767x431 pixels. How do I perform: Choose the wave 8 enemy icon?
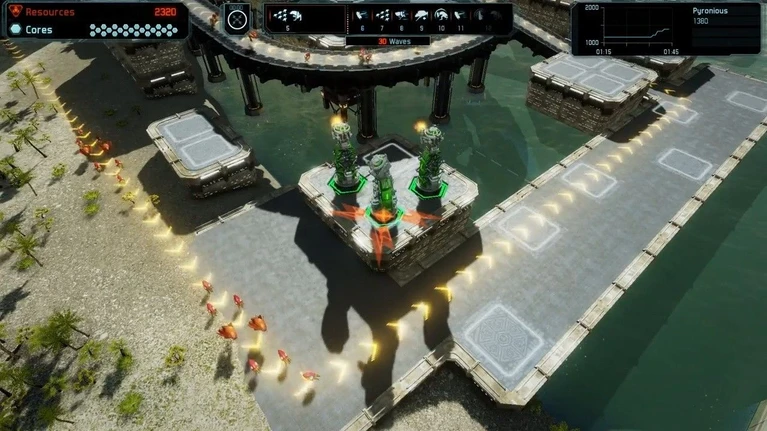coord(401,17)
